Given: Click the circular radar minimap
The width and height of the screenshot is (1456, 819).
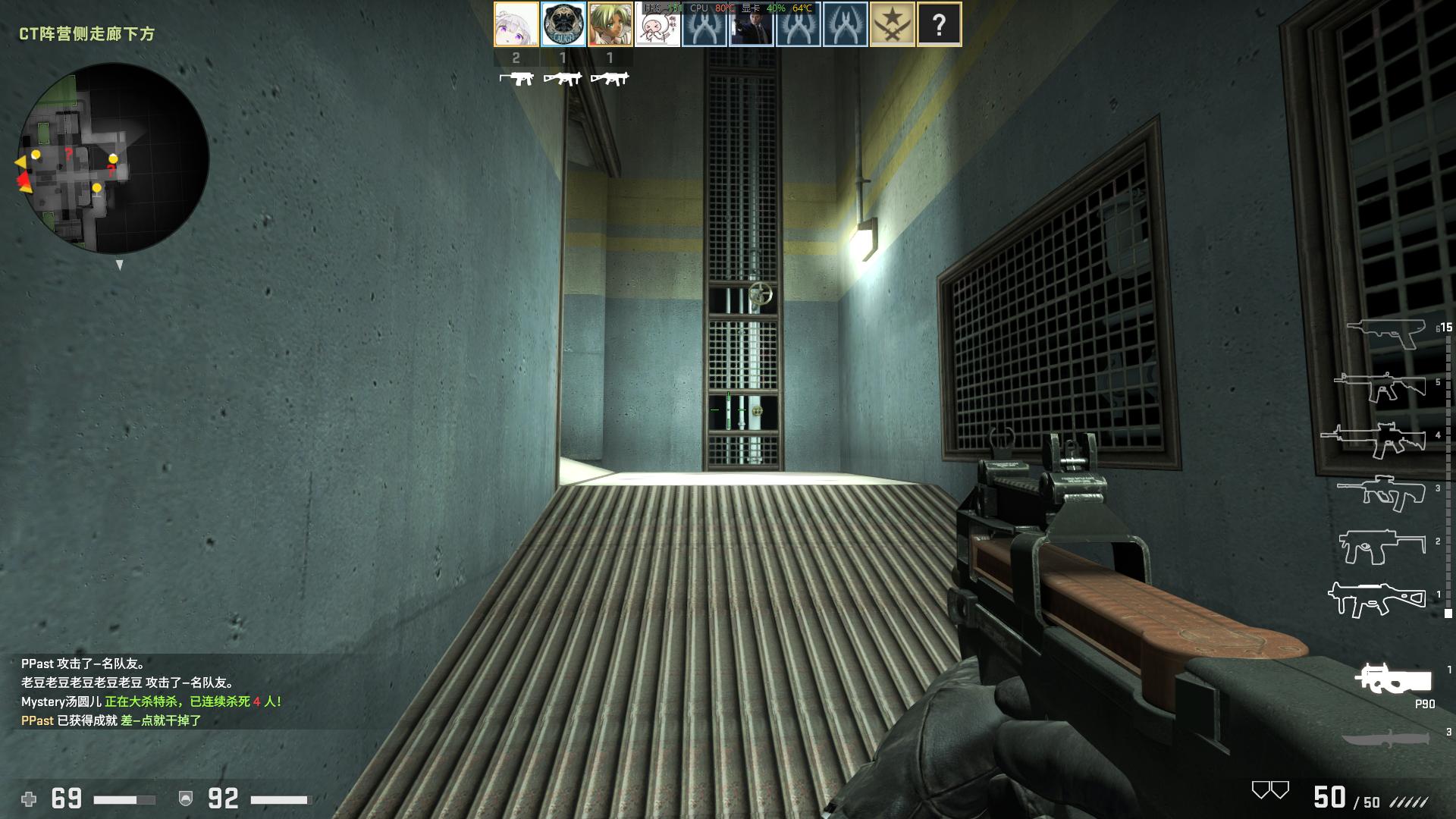Looking at the screenshot, I should pyautogui.click(x=114, y=159).
